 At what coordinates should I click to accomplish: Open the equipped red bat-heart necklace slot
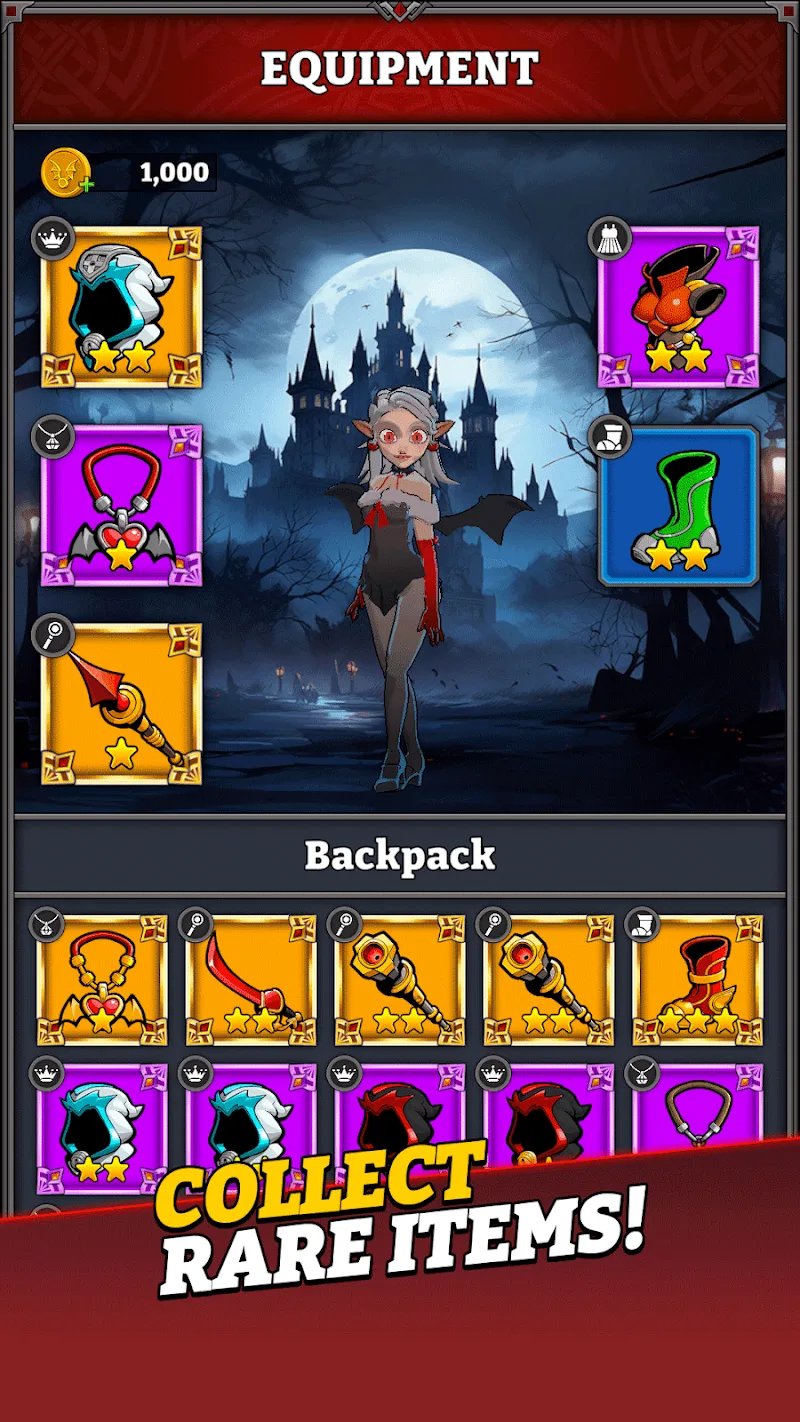point(121,505)
